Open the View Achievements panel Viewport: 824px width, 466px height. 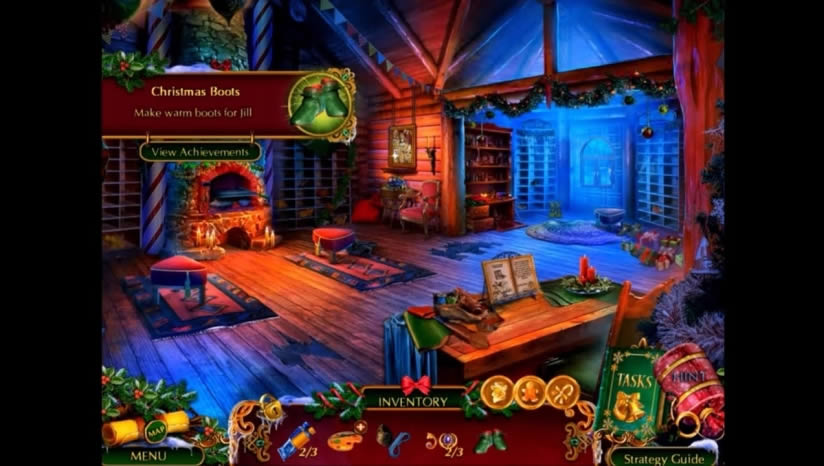point(200,152)
